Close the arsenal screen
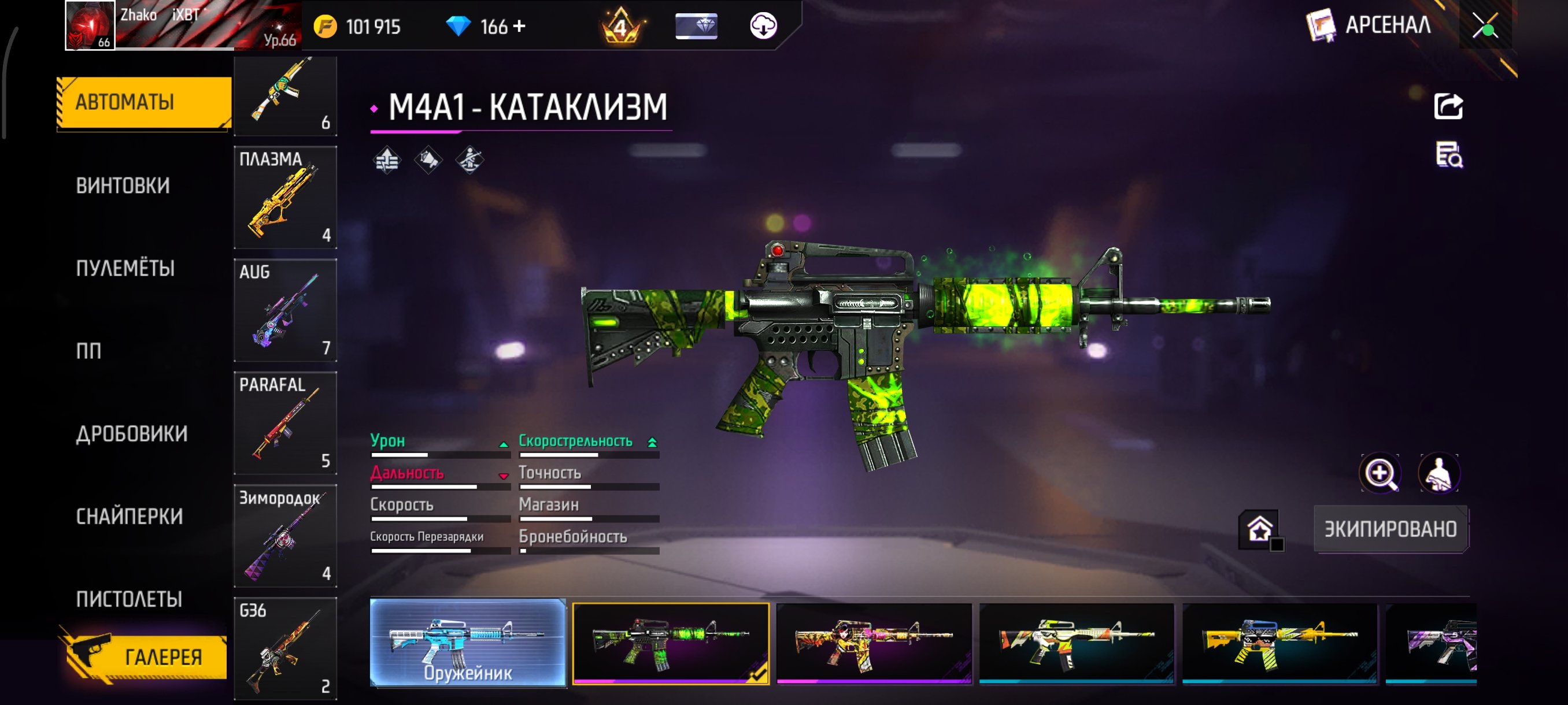1568x705 pixels. point(1485,26)
